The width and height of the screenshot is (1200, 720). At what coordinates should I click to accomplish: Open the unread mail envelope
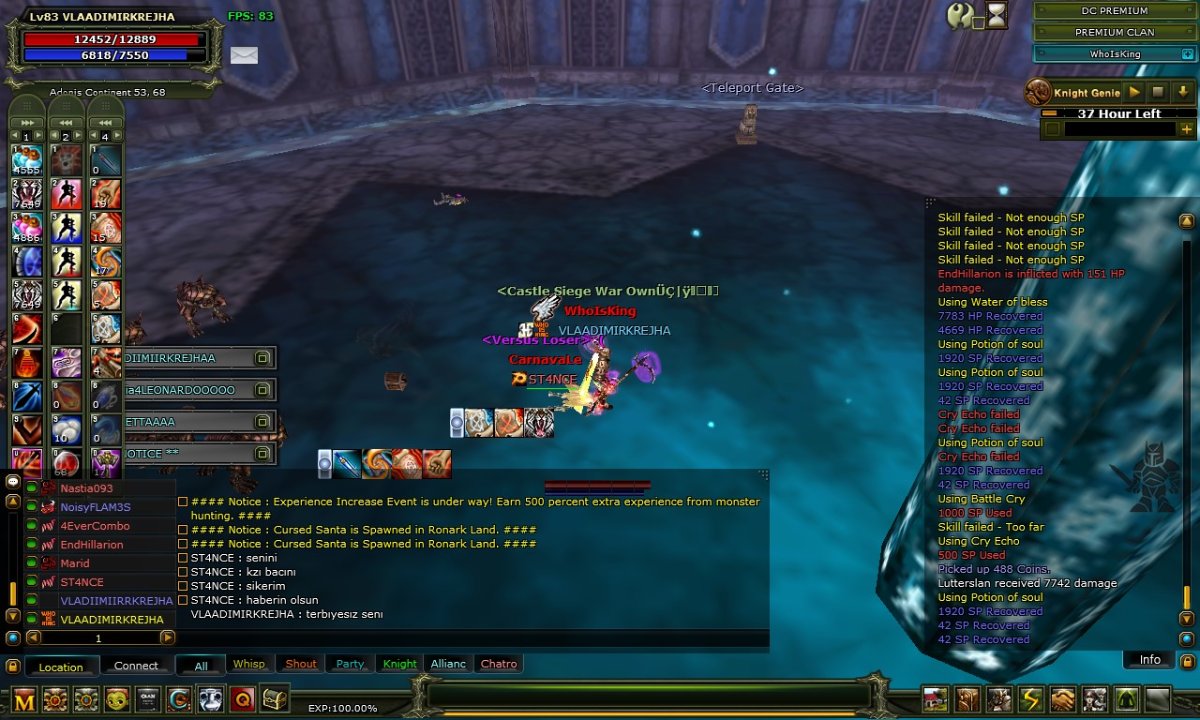coord(244,55)
